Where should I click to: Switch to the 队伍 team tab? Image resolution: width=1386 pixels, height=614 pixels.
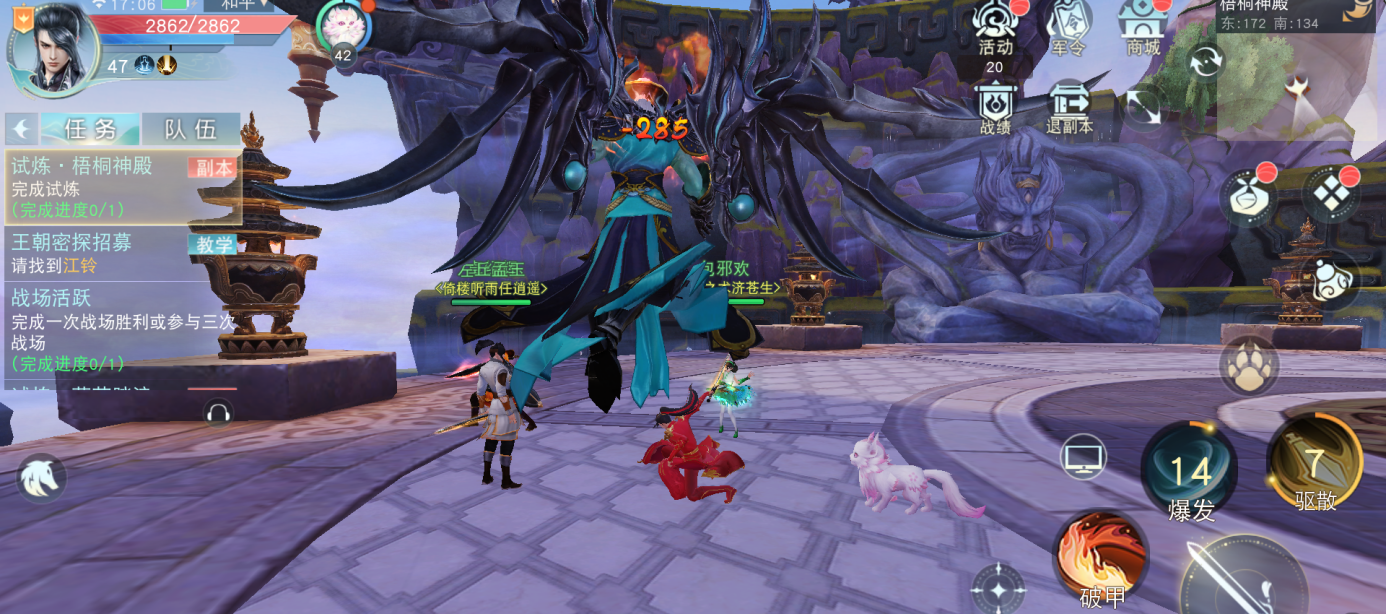(190, 129)
